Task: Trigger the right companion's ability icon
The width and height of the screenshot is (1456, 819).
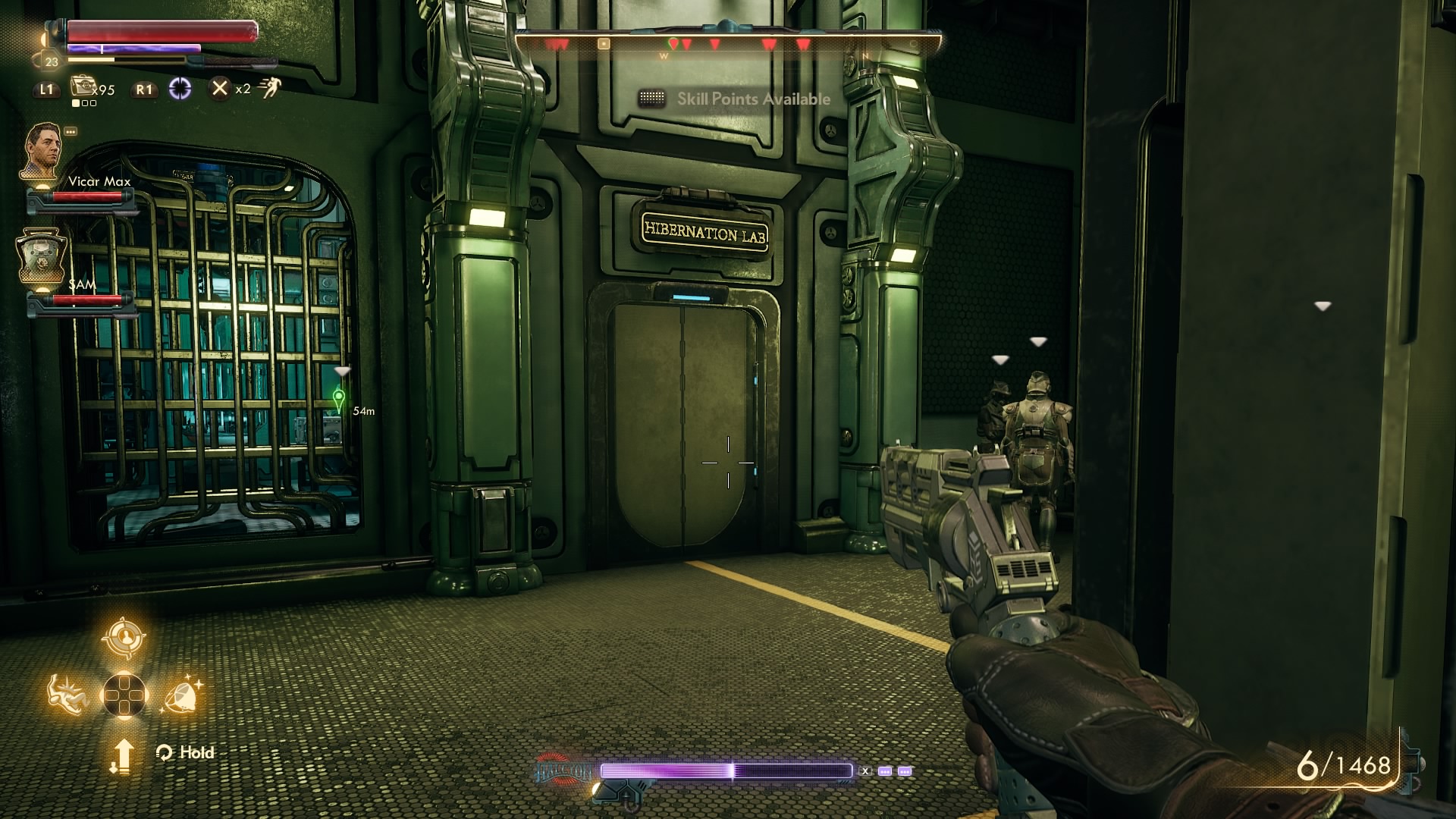Action: [x=182, y=695]
